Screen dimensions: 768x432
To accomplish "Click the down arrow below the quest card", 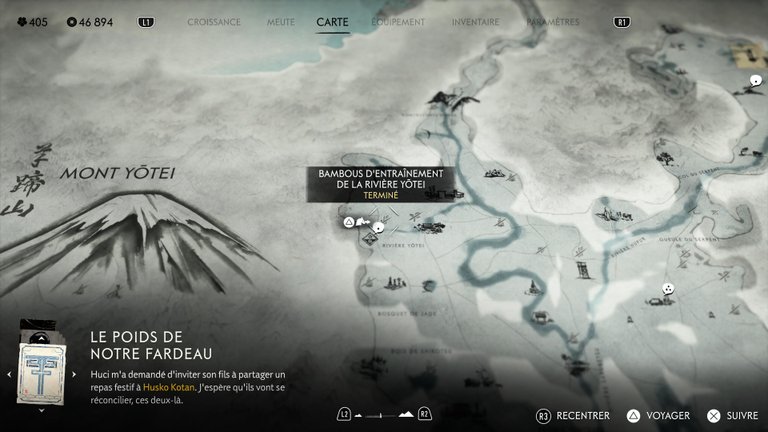I will (x=41, y=409).
